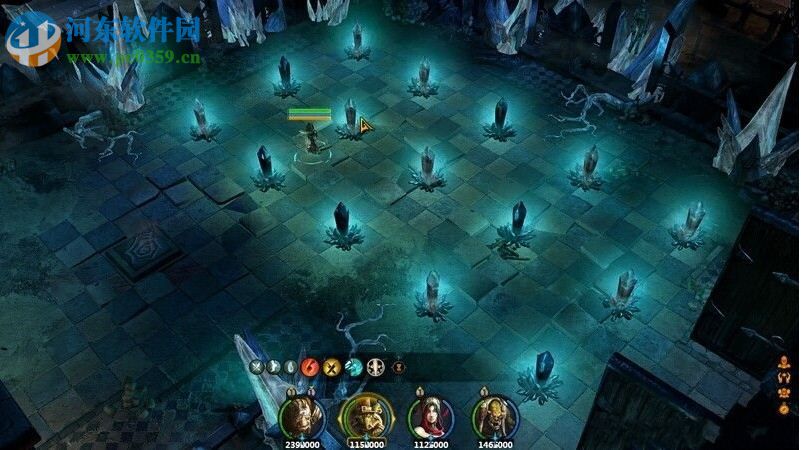Select the bearded dwarf hero portrait
Screen dimensions: 801x450
click(x=299, y=415)
